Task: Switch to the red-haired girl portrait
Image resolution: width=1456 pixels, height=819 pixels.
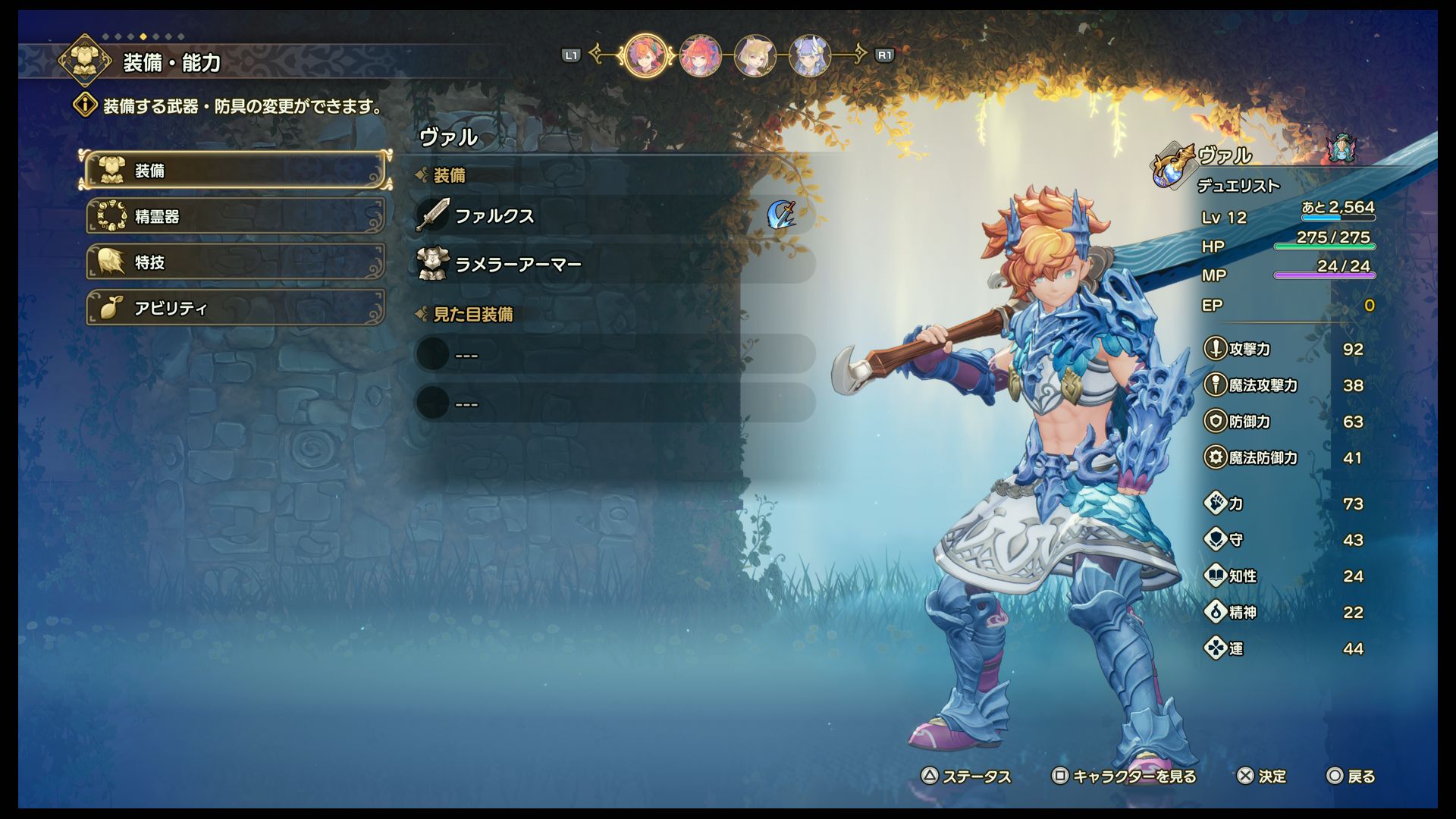Action: pyautogui.click(x=700, y=55)
